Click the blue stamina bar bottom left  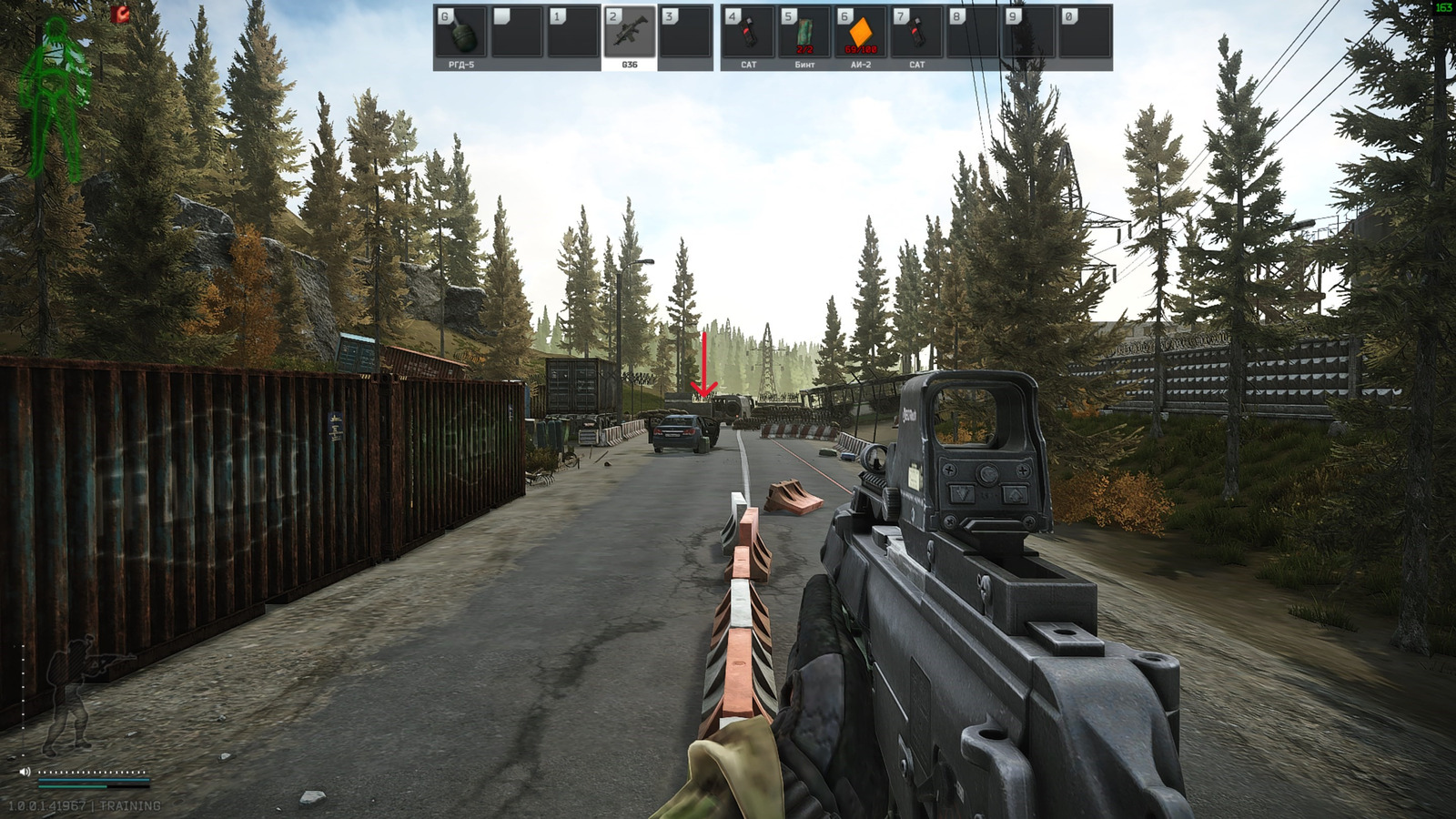click(x=96, y=781)
